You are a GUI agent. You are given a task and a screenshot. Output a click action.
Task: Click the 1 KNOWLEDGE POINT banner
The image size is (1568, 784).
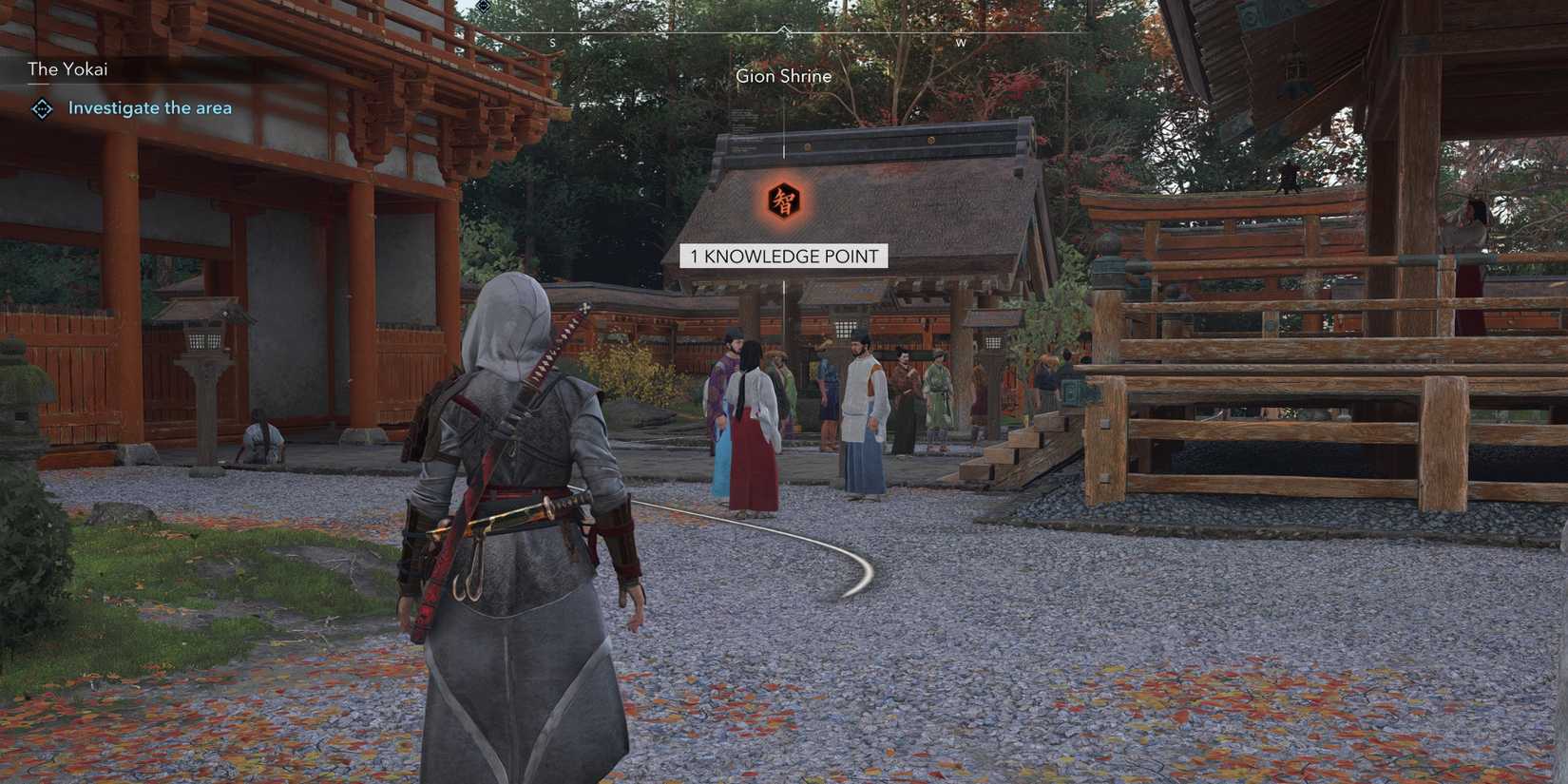(785, 256)
